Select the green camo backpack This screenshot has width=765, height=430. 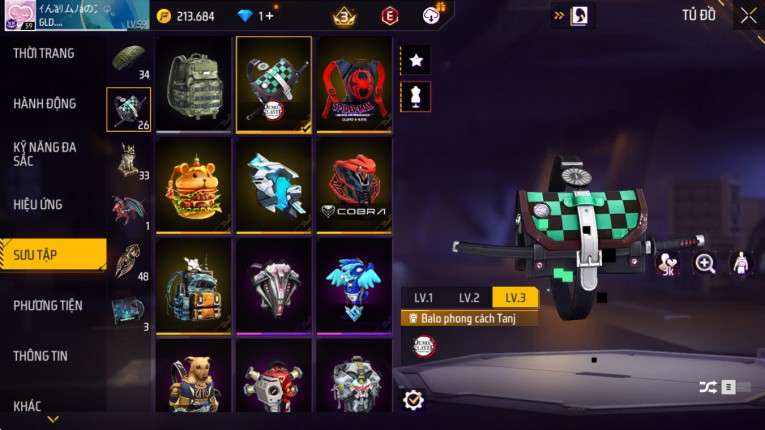click(x=194, y=83)
